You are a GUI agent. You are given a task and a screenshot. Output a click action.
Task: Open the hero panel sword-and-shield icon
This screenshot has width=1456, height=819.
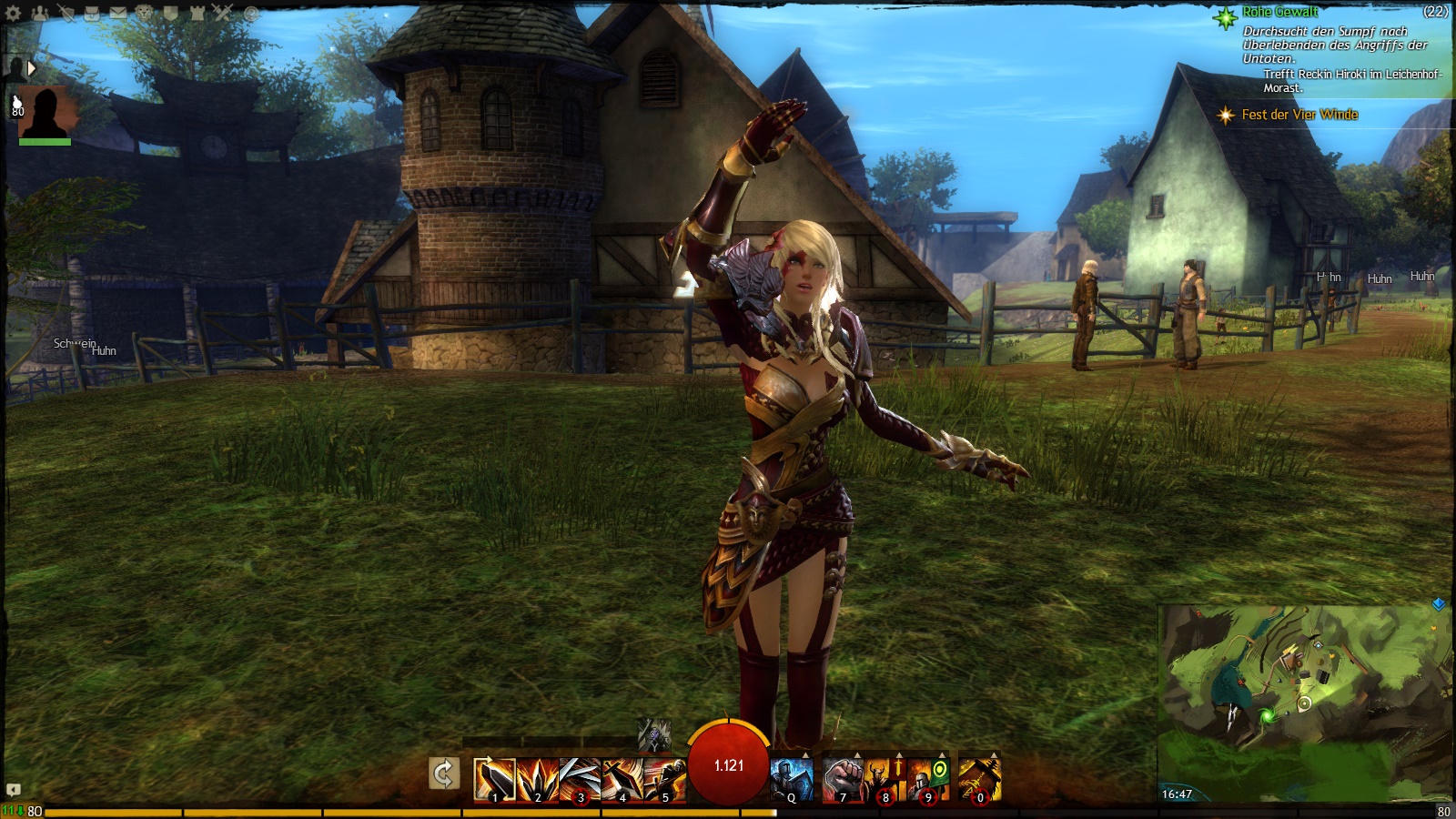click(66, 14)
